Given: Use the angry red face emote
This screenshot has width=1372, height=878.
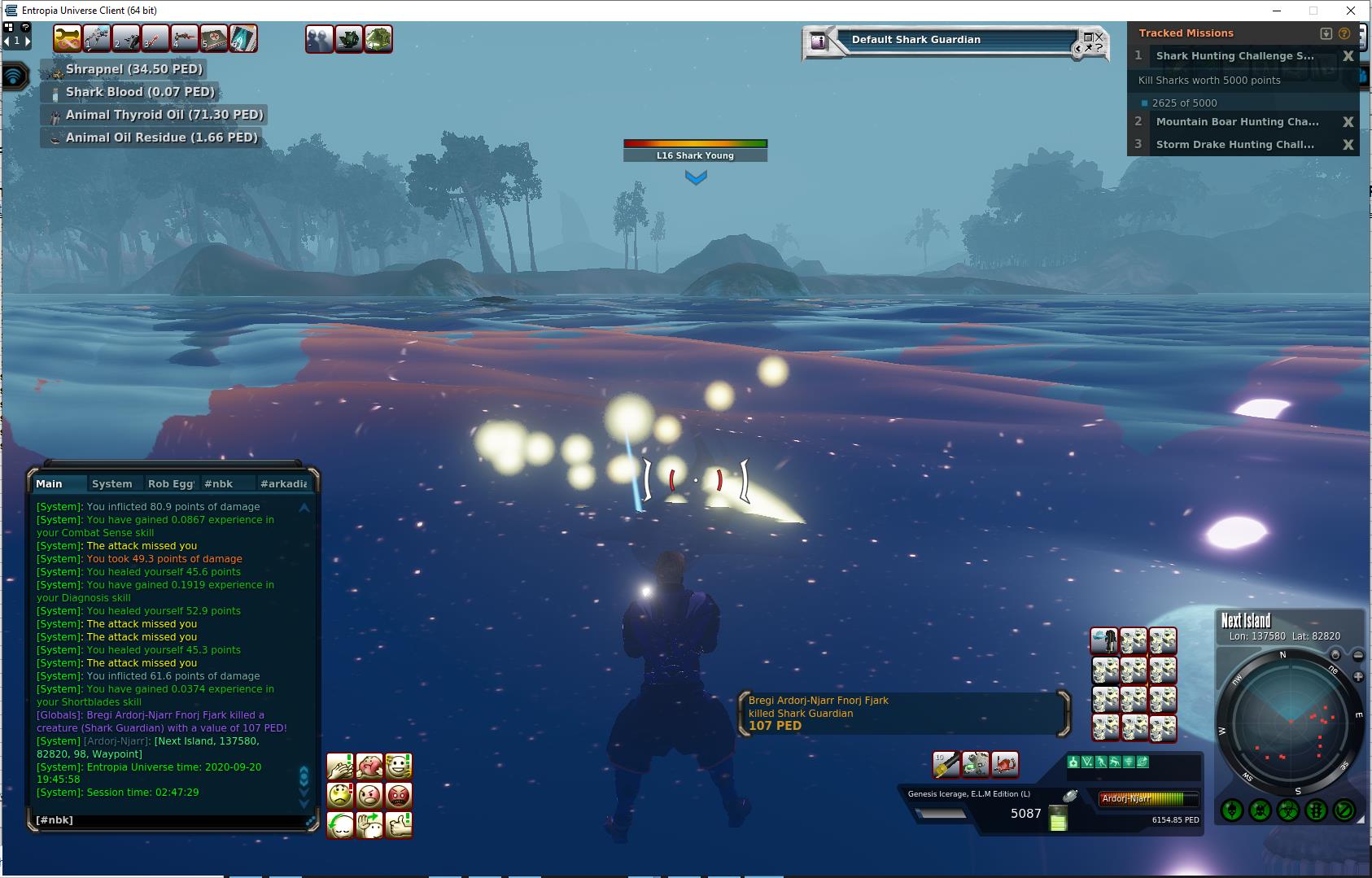Looking at the screenshot, I should (399, 795).
